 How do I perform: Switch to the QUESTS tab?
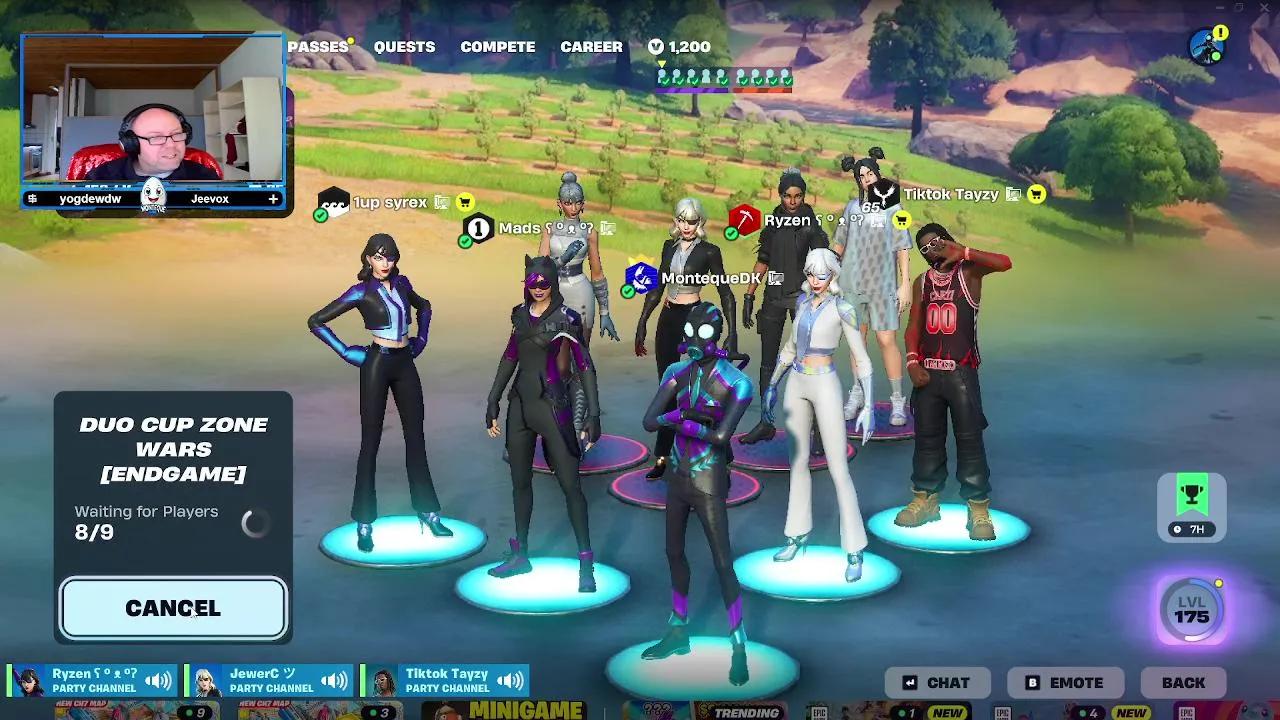403,46
